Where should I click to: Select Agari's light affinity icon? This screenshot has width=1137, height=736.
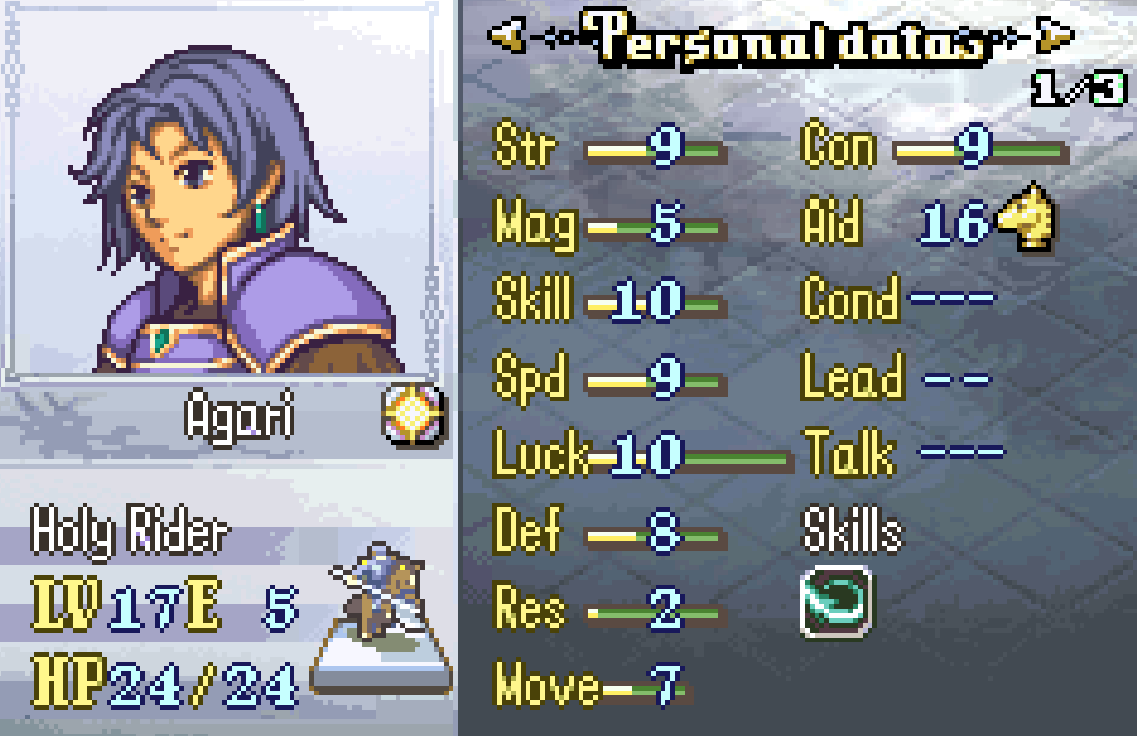point(413,415)
